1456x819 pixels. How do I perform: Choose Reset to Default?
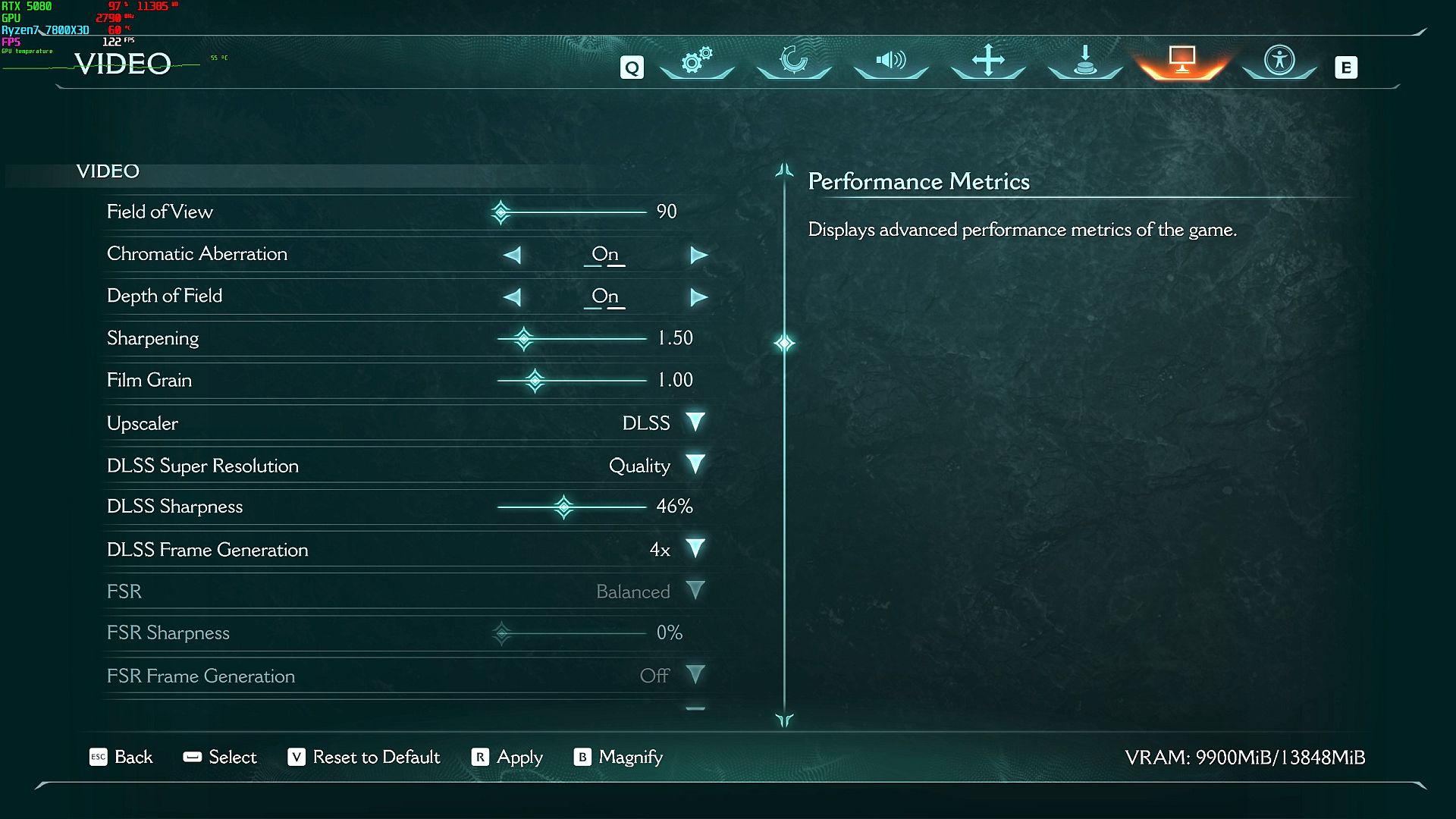(364, 757)
